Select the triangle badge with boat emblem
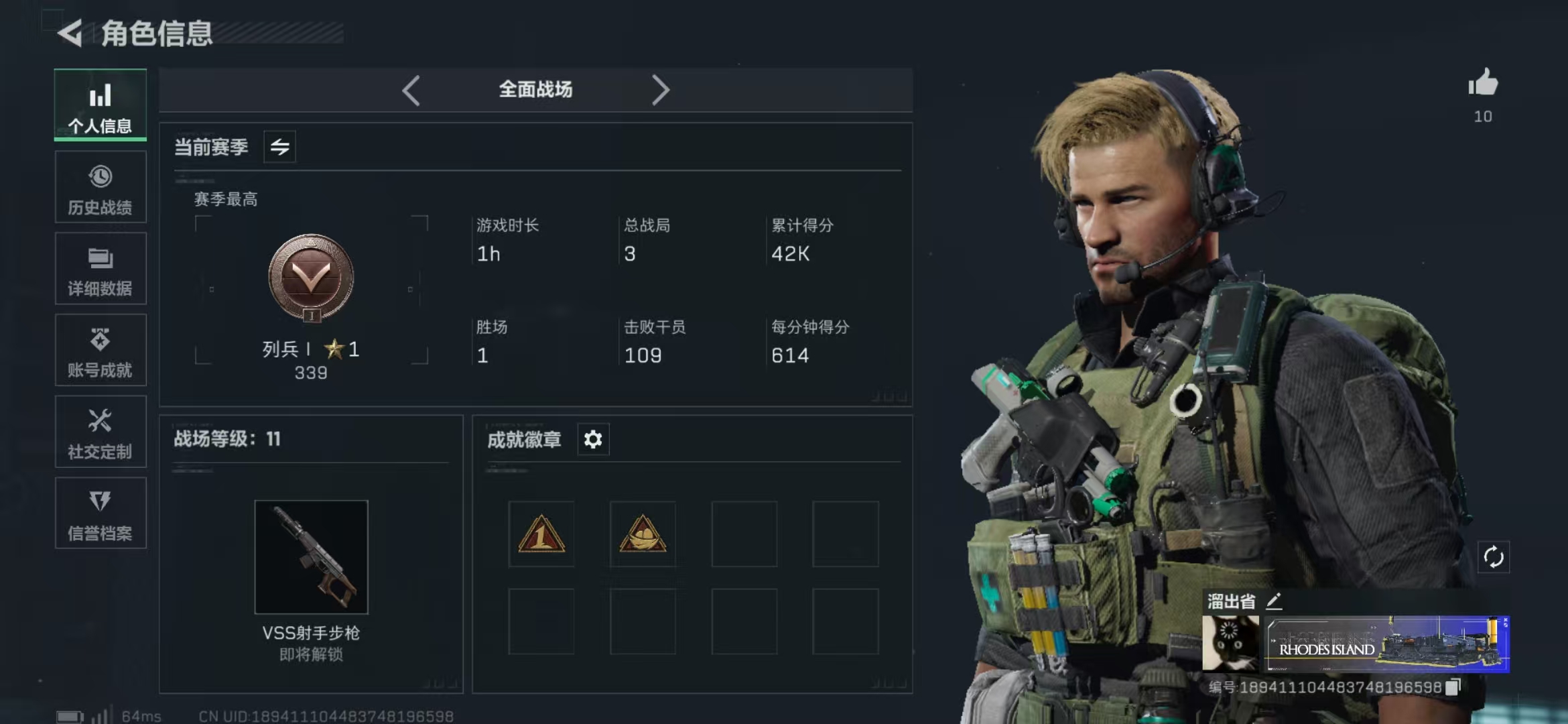 [643, 534]
